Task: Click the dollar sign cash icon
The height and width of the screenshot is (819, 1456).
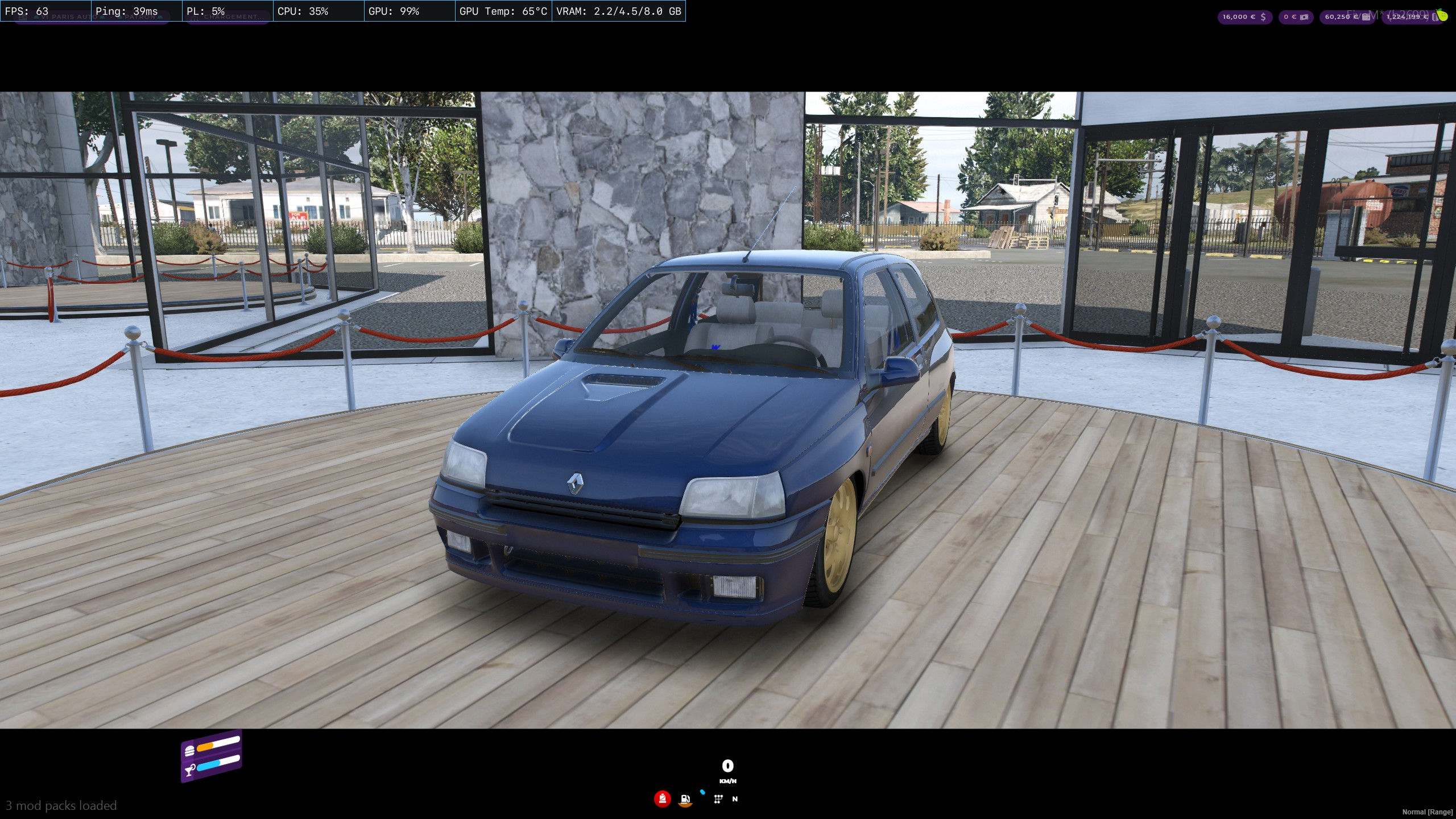Action: click(x=1263, y=17)
